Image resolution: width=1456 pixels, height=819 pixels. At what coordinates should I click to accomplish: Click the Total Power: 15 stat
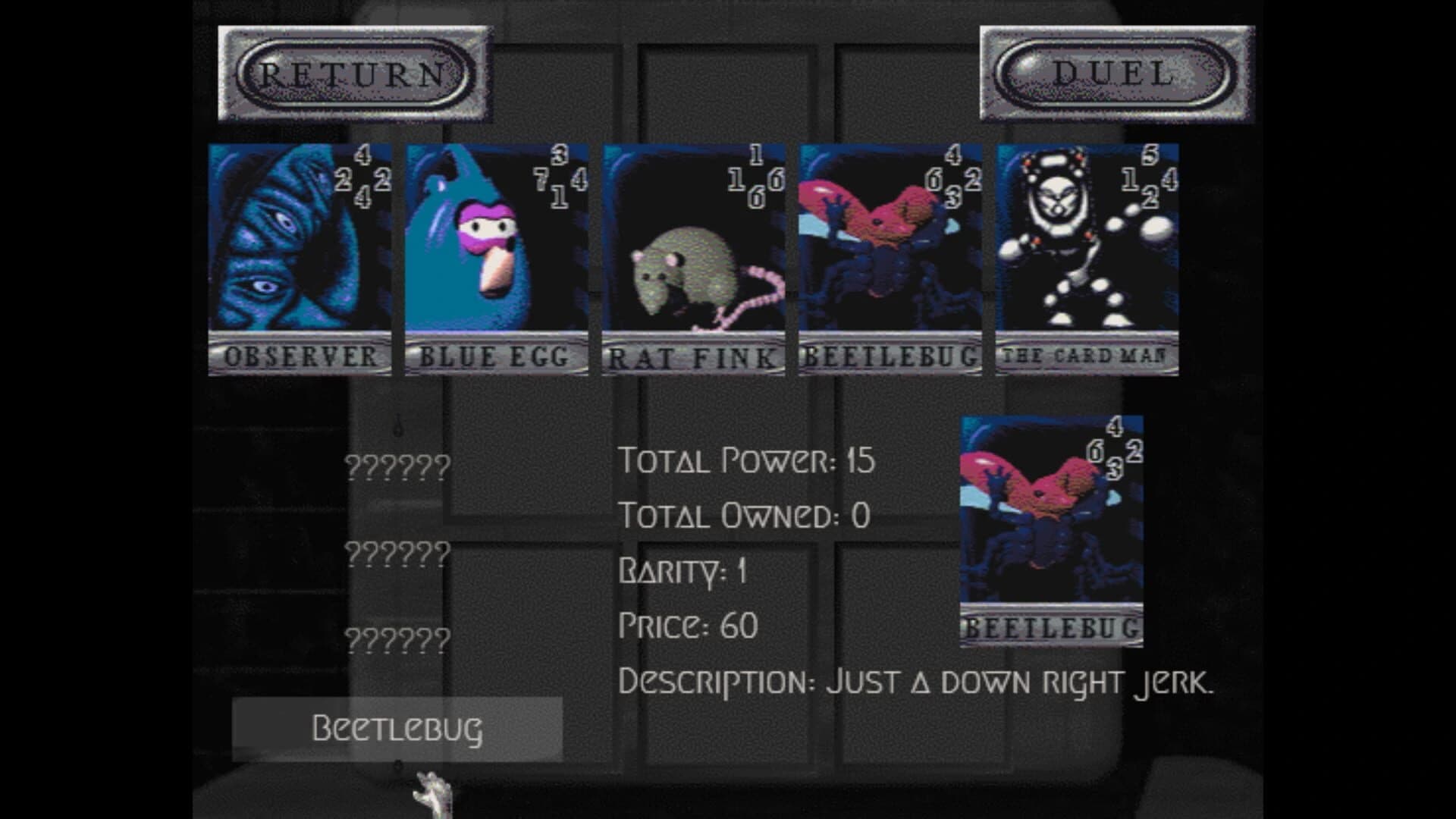pos(747,461)
